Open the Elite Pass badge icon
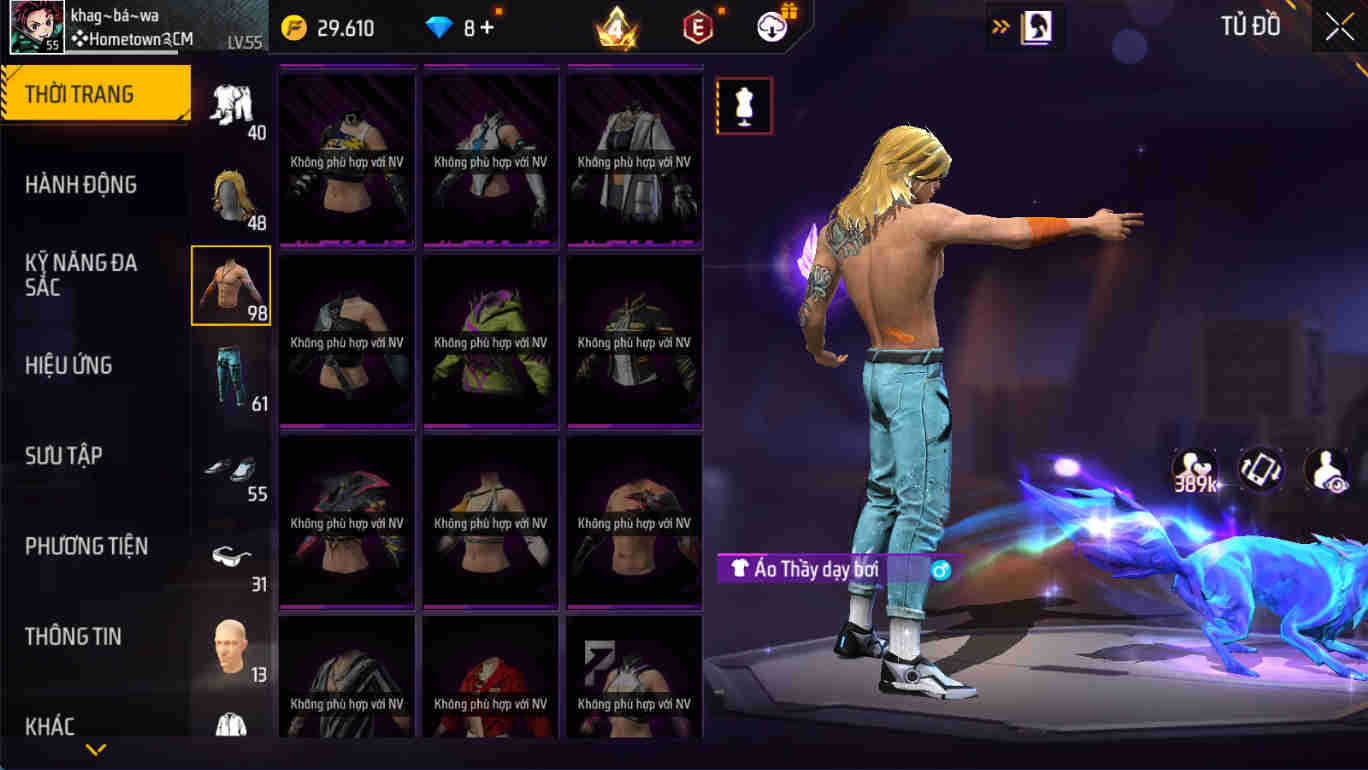1368x770 pixels. [697, 27]
